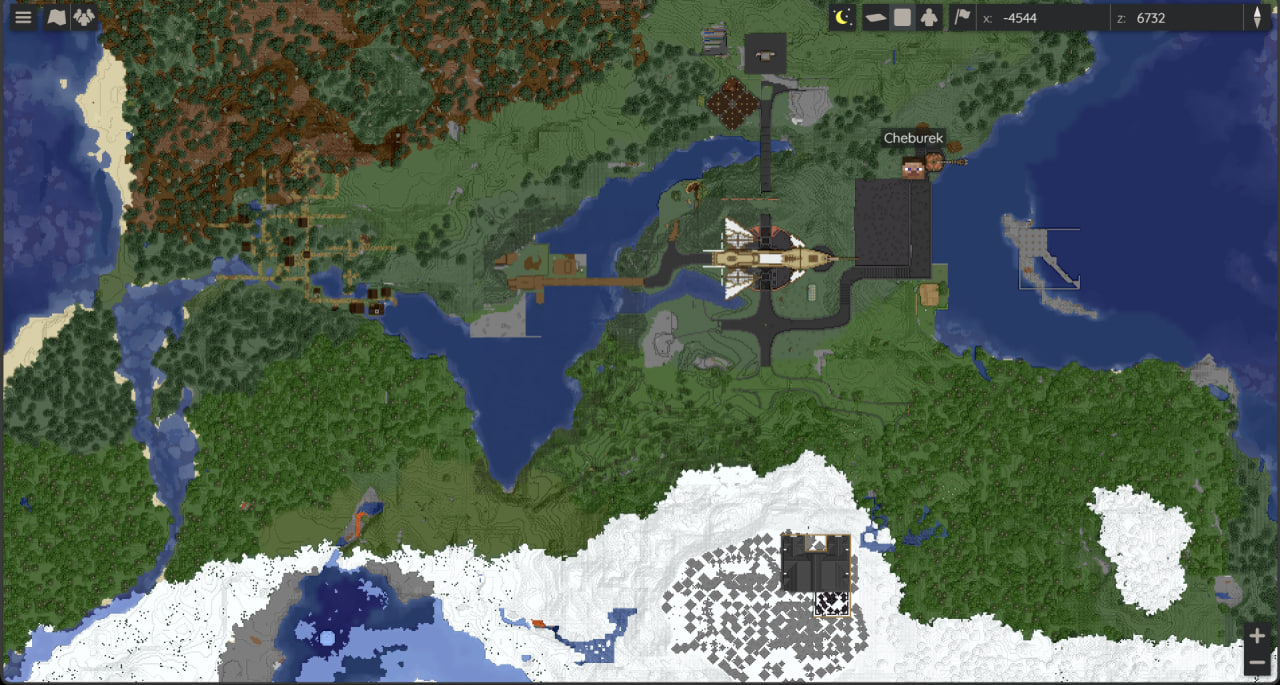Open the flag marker button
The height and width of the screenshot is (685, 1280).
click(x=962, y=17)
